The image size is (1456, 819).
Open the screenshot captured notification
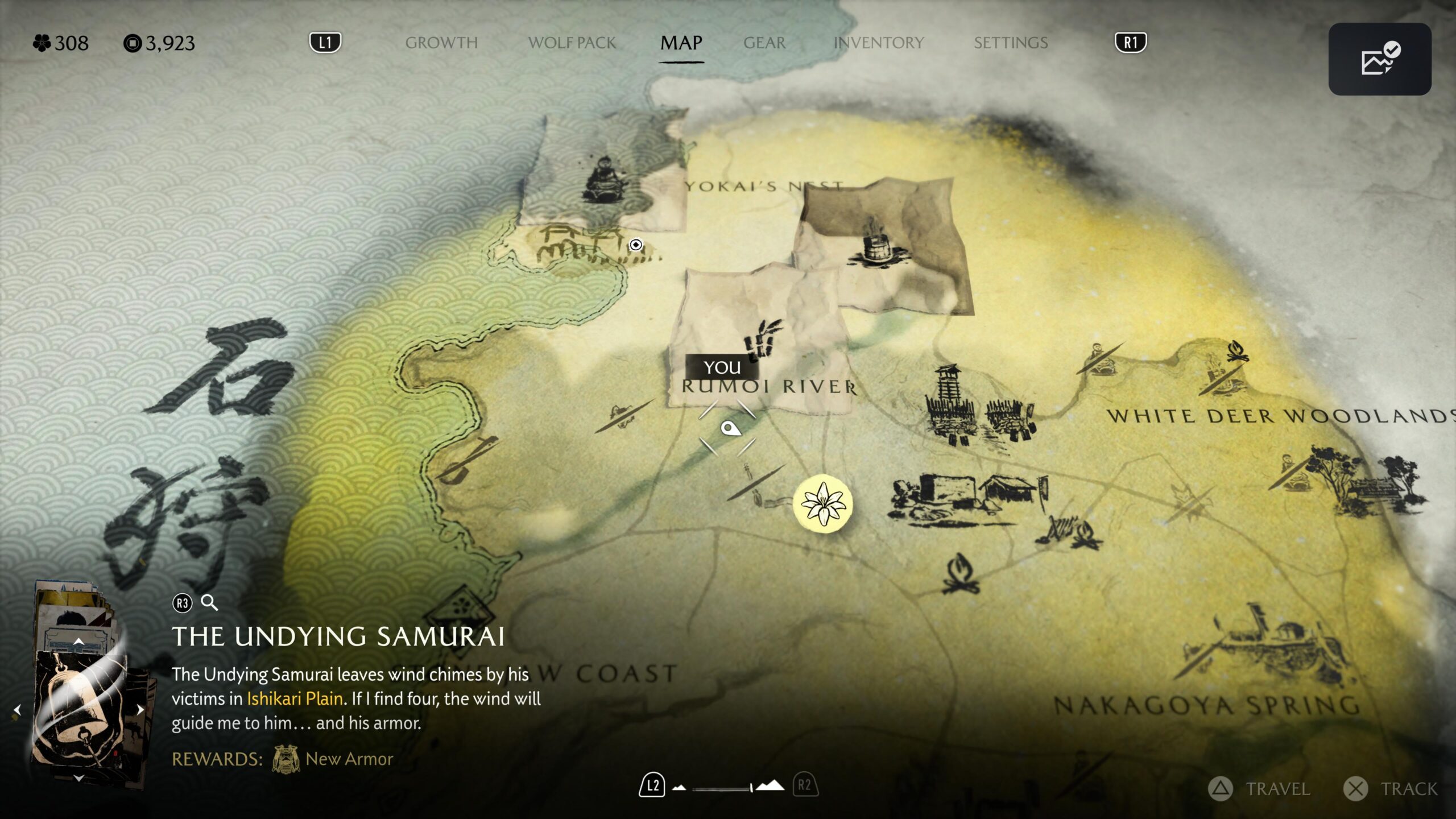[x=1379, y=59]
